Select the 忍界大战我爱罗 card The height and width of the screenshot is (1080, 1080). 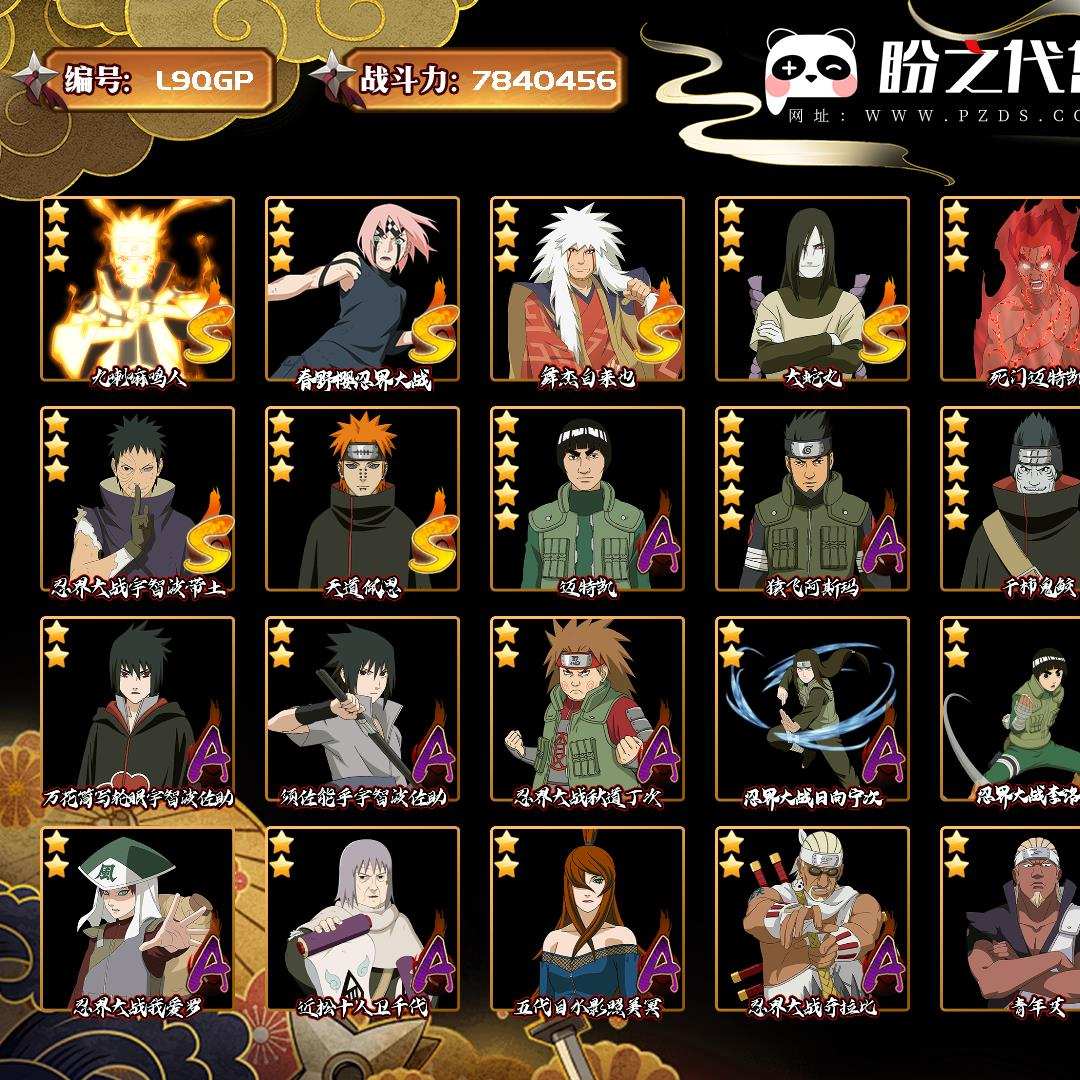pyautogui.click(x=138, y=918)
